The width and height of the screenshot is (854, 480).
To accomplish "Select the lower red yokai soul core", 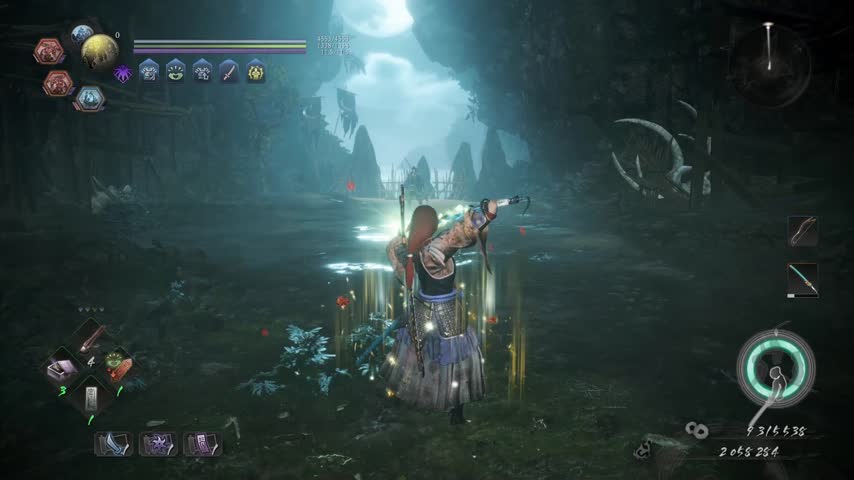I will point(58,83).
